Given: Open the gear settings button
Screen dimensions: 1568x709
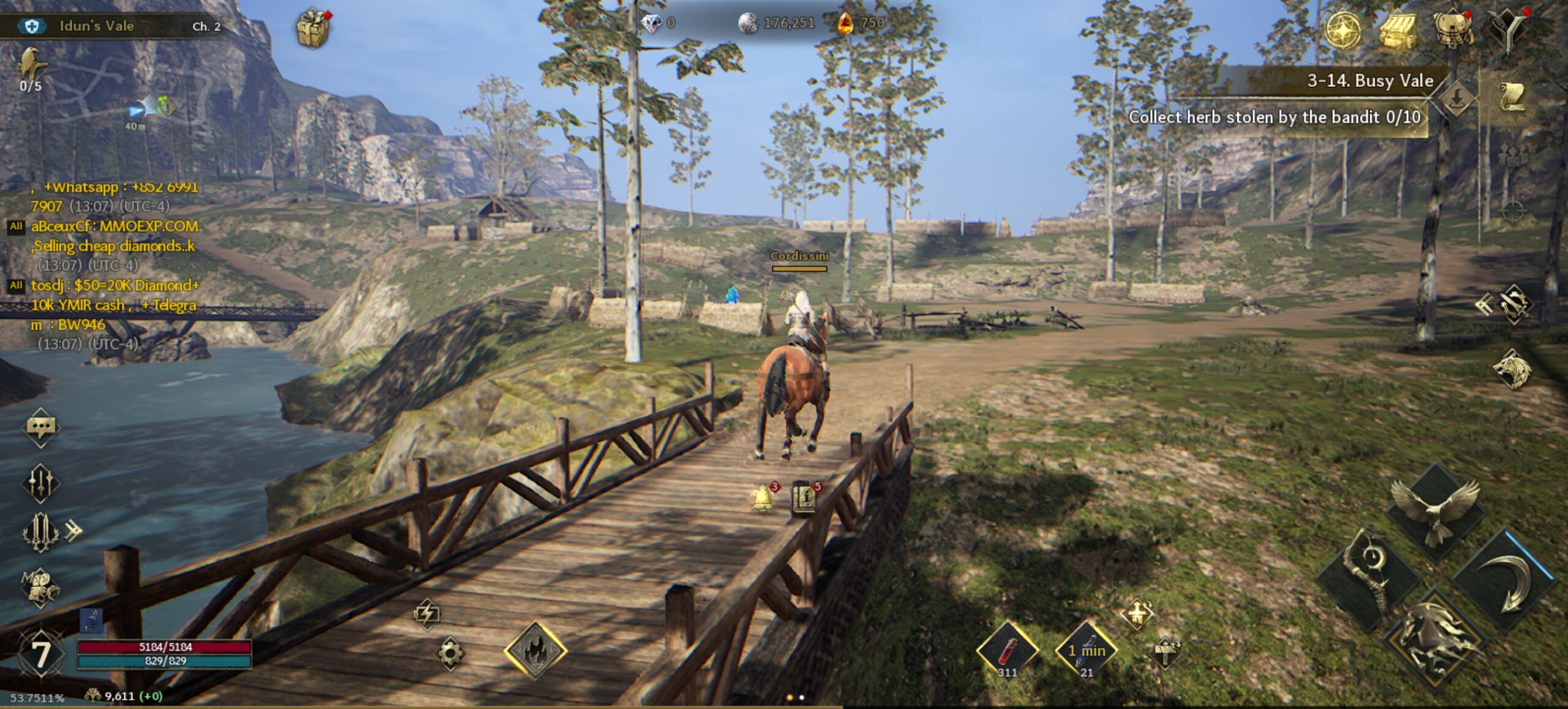Looking at the screenshot, I should pos(450,653).
